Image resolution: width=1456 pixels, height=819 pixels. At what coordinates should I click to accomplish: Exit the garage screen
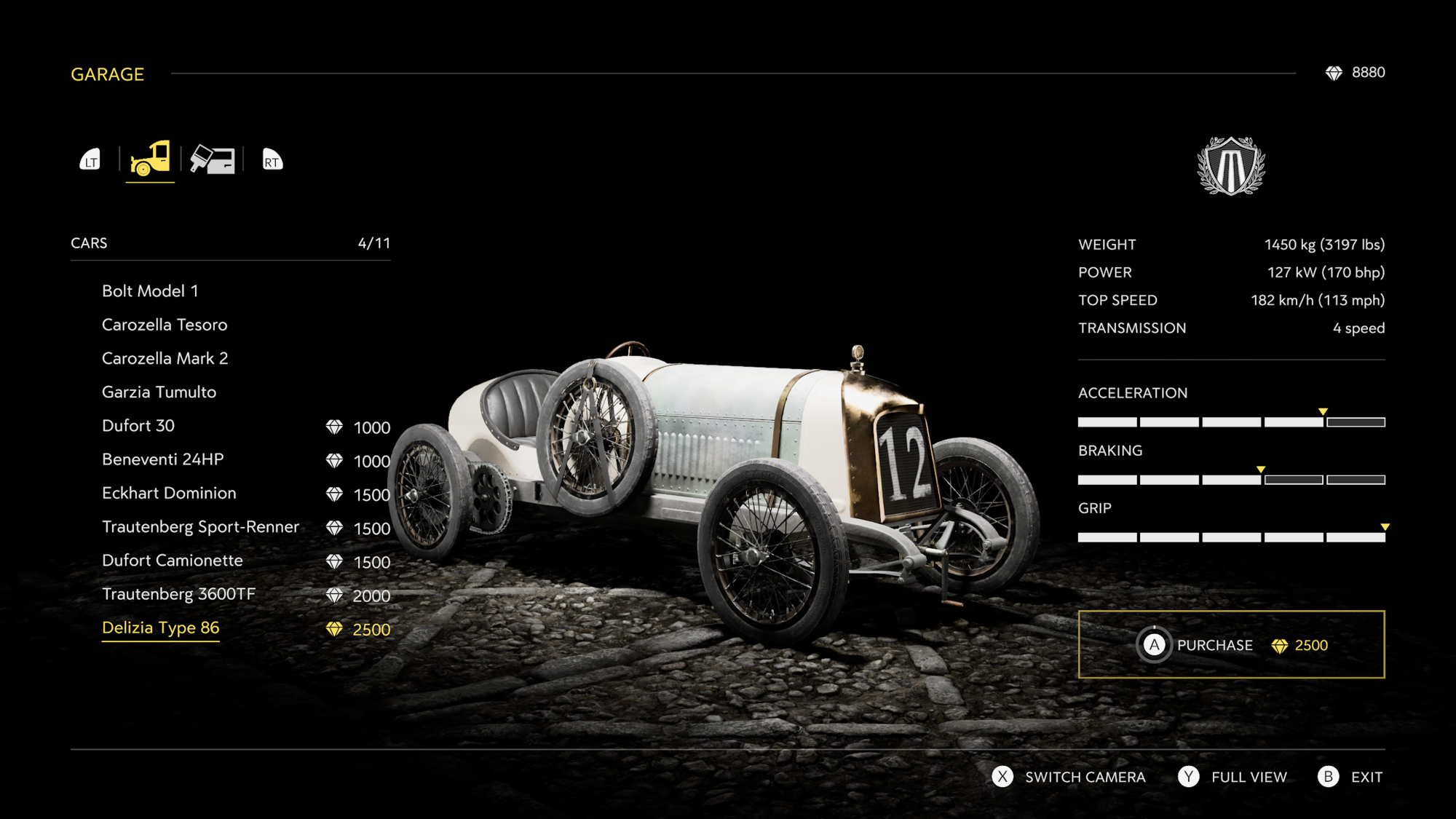point(1350,777)
